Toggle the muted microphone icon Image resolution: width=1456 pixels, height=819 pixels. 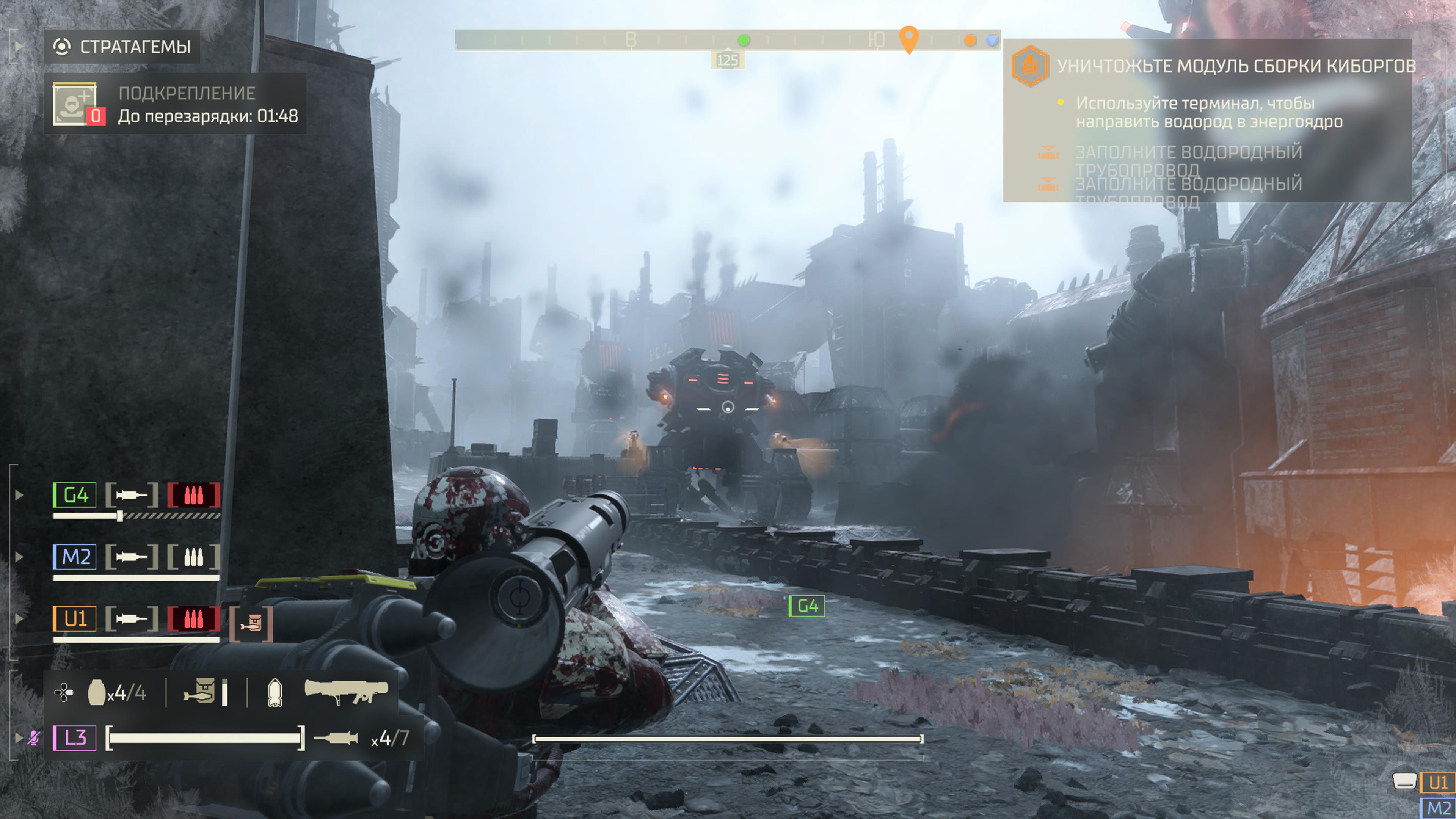[34, 737]
